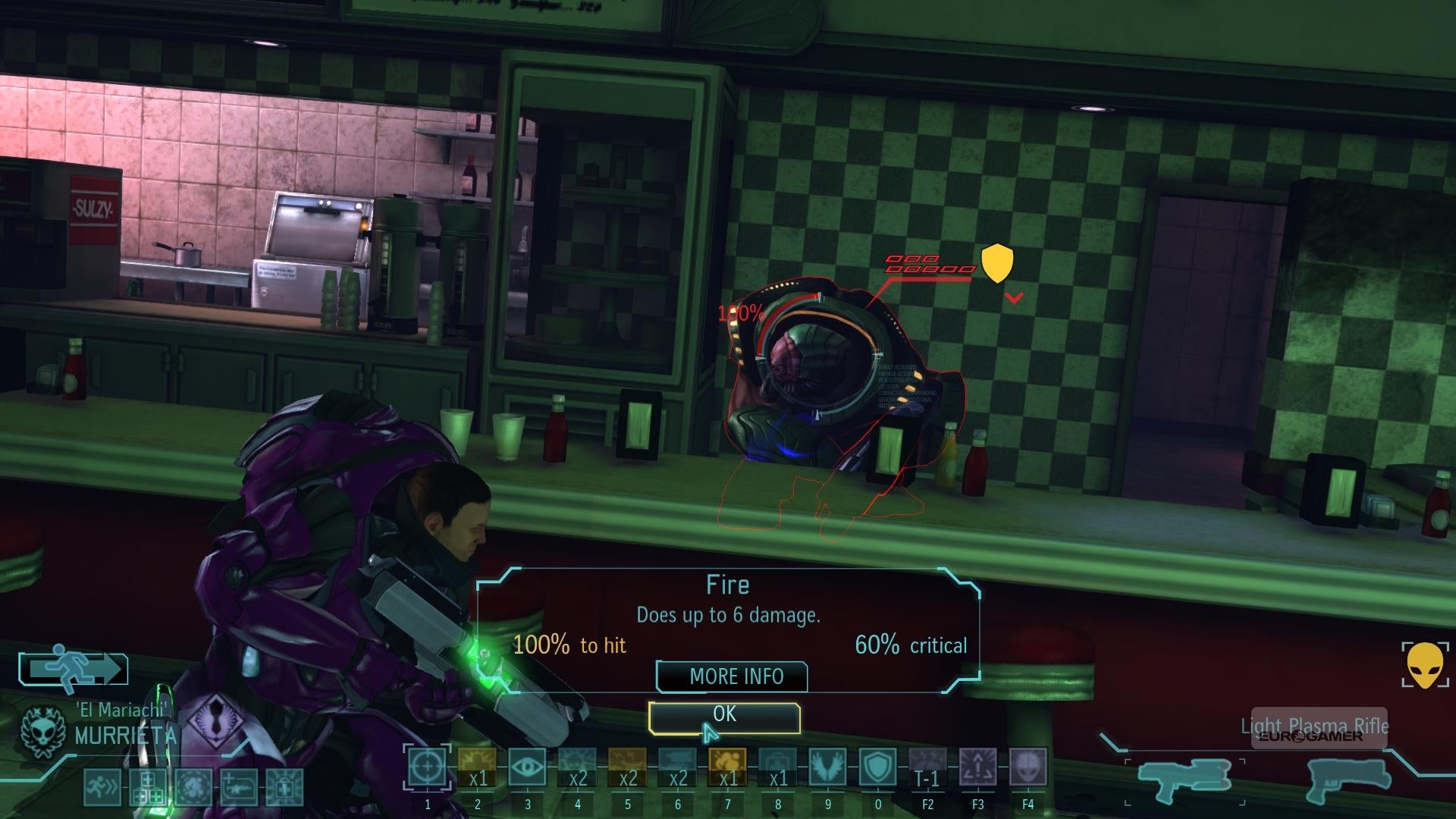Activate the warning triangle ability in slot F3

click(977, 767)
